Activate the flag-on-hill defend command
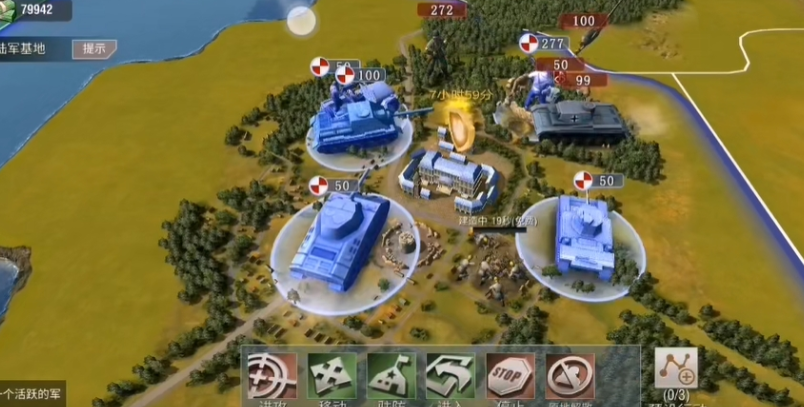 tap(392, 376)
